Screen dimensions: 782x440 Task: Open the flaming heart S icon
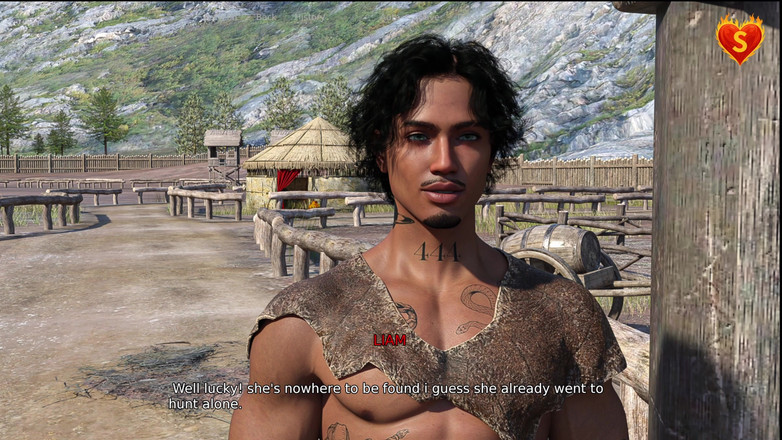739,40
